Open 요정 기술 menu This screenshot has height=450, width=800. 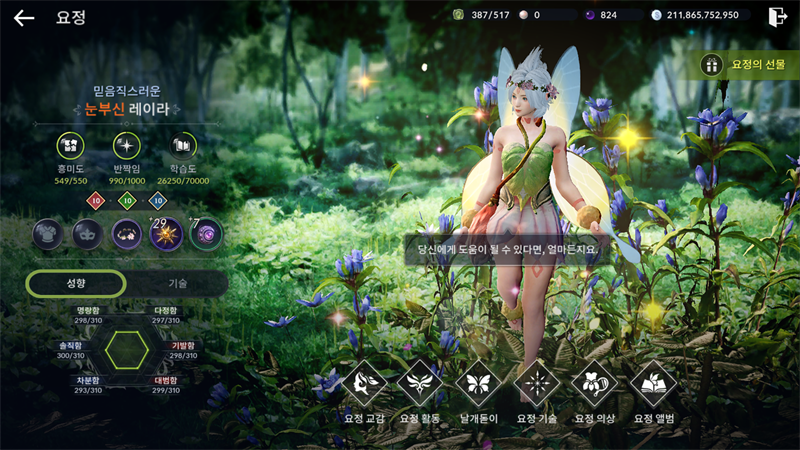537,383
